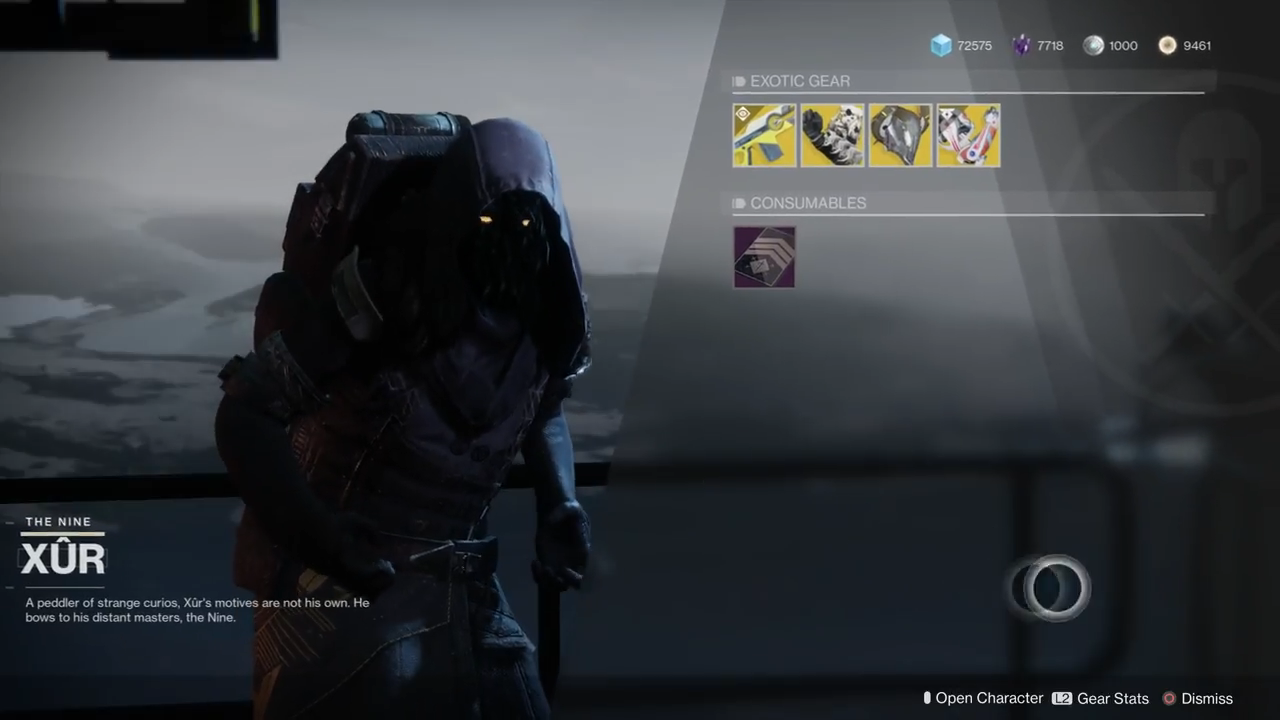Screen dimensions: 1280x720
Task: Click the Silver currency coin icon
Action: [x=1094, y=45]
